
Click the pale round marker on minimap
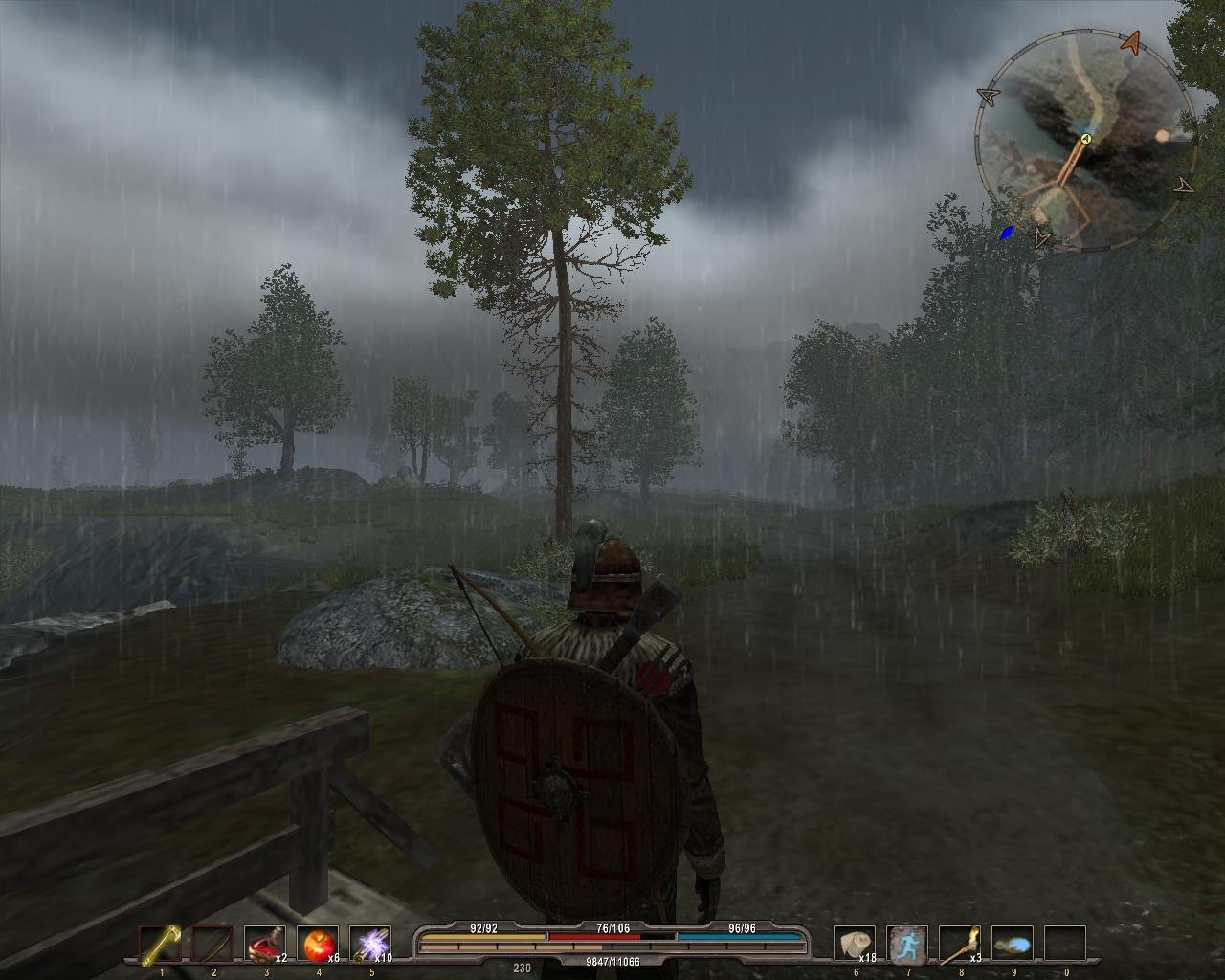[x=1163, y=136]
